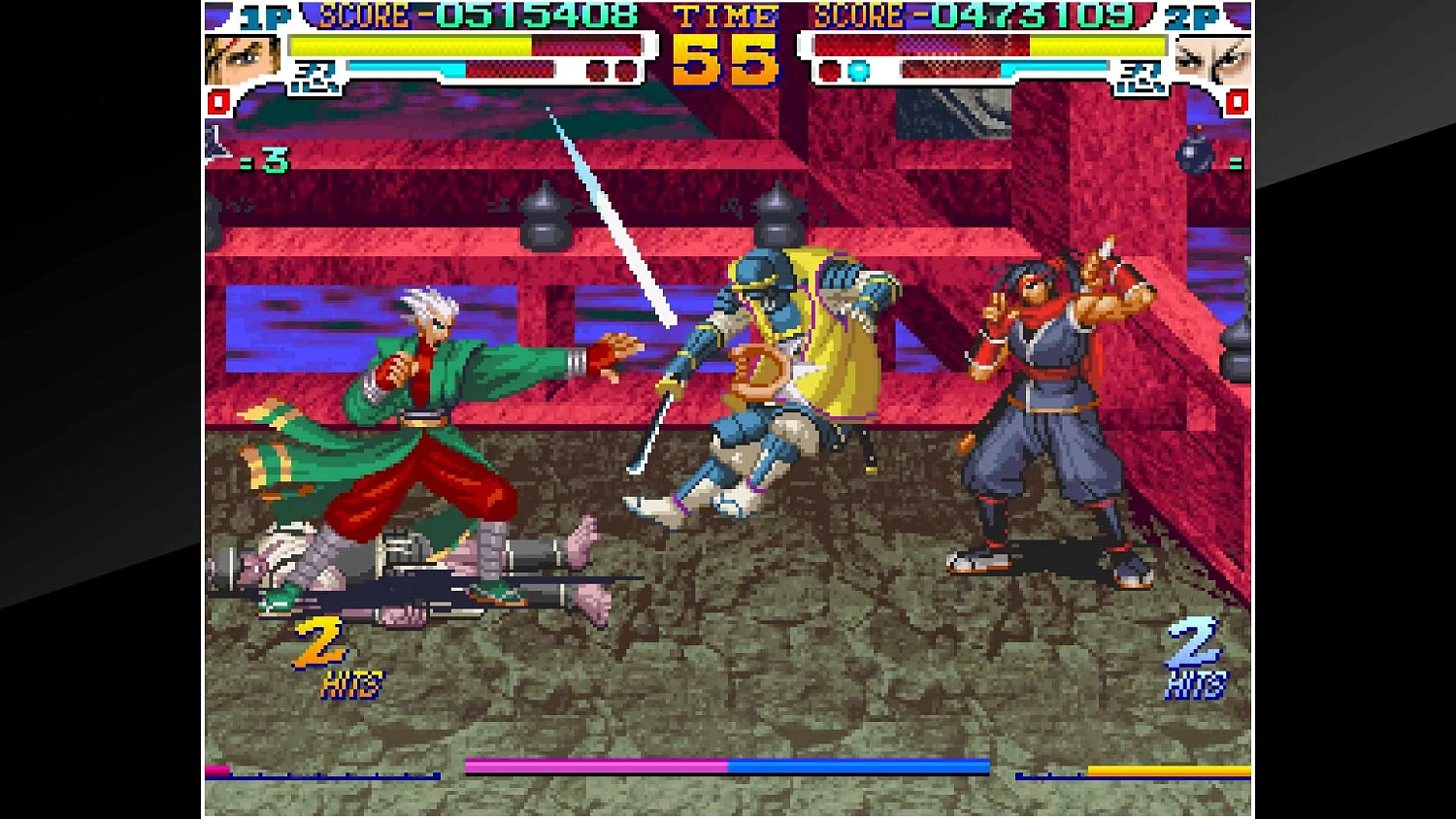Toggle the red 0 counter under the 1P portrait
Screen dimensions: 1456x819
(216, 103)
